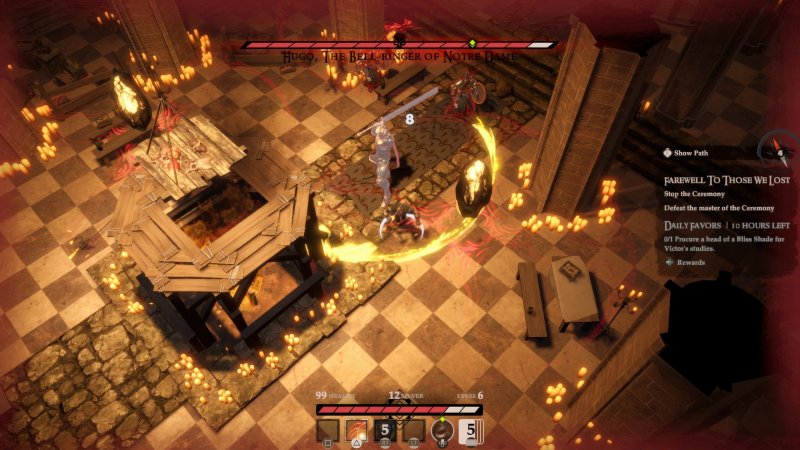Show Rewards for the daily favor
Viewport: 800px width, 450px height.
coord(686,262)
